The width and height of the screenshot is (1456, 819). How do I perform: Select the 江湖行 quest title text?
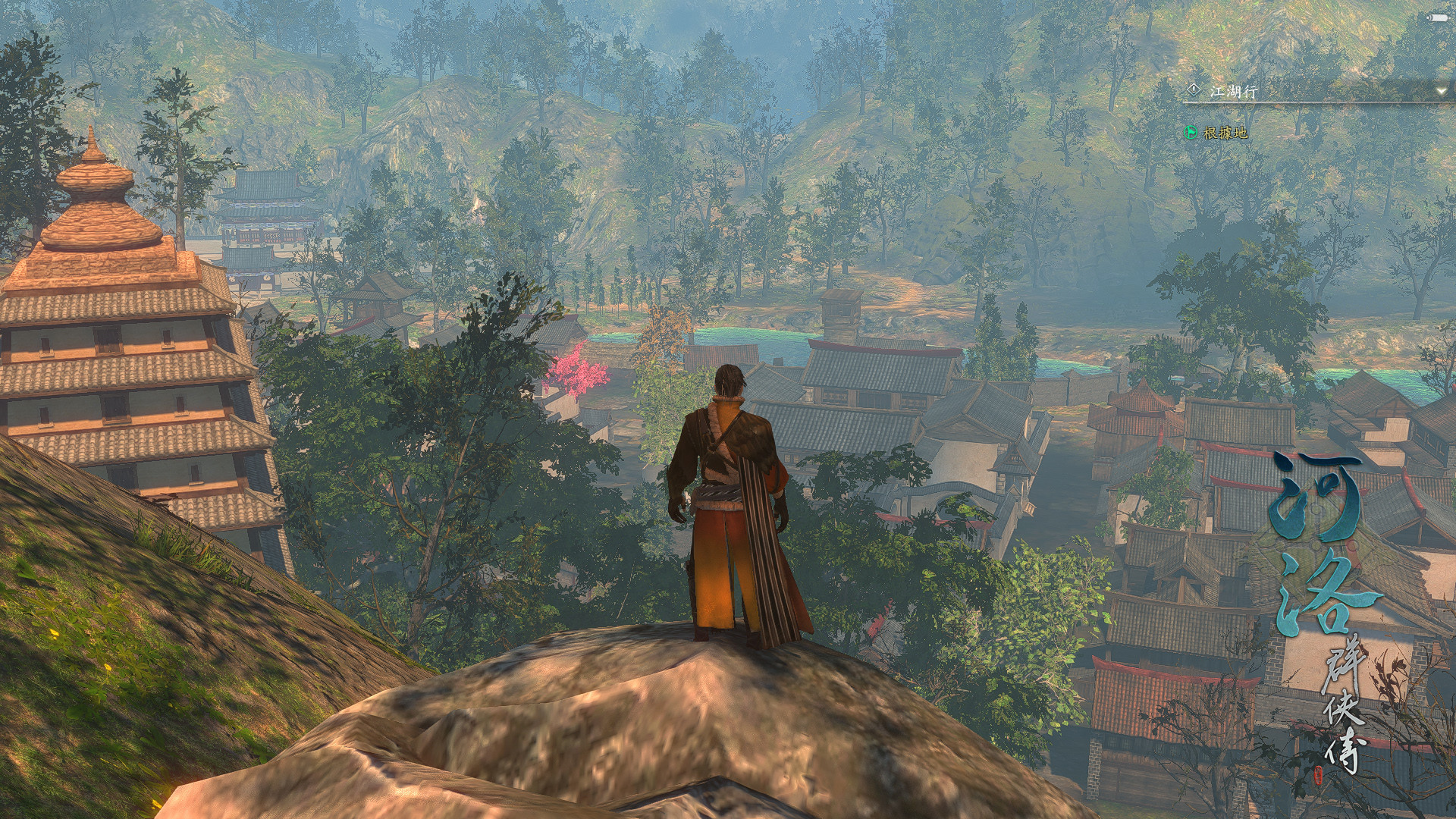click(x=1235, y=89)
